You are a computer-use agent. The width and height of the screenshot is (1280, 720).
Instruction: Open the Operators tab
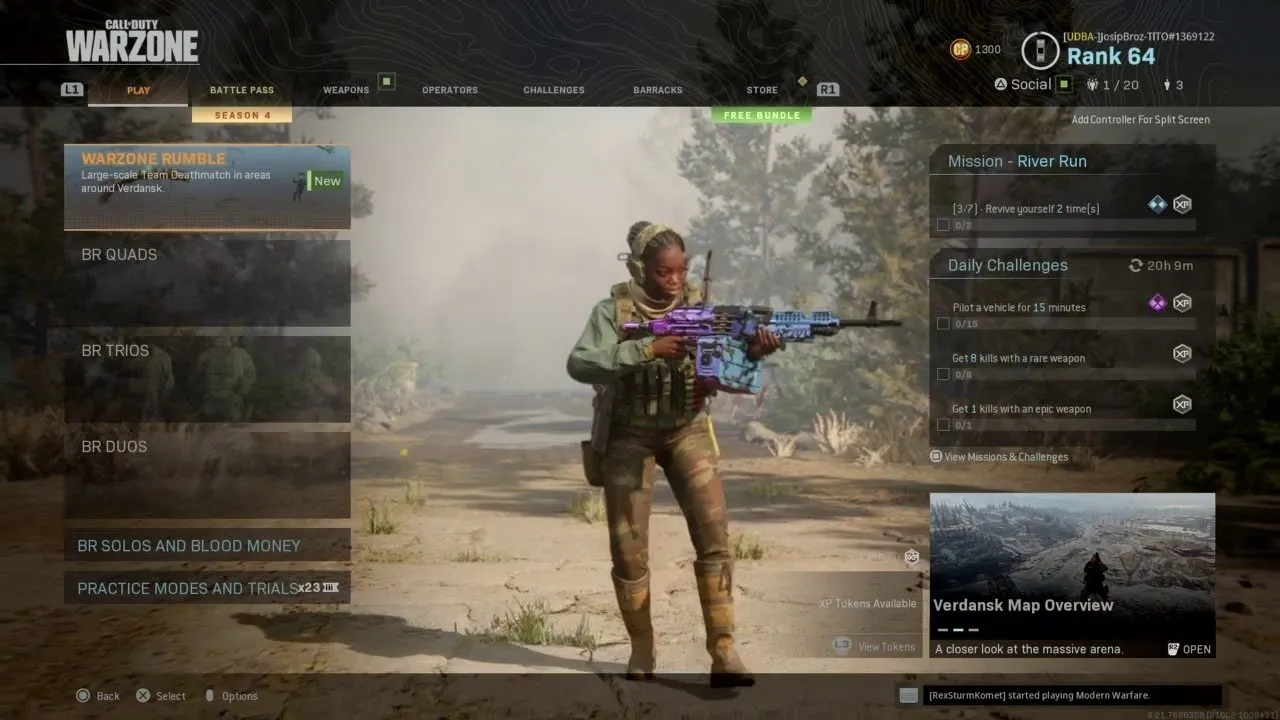click(x=450, y=90)
